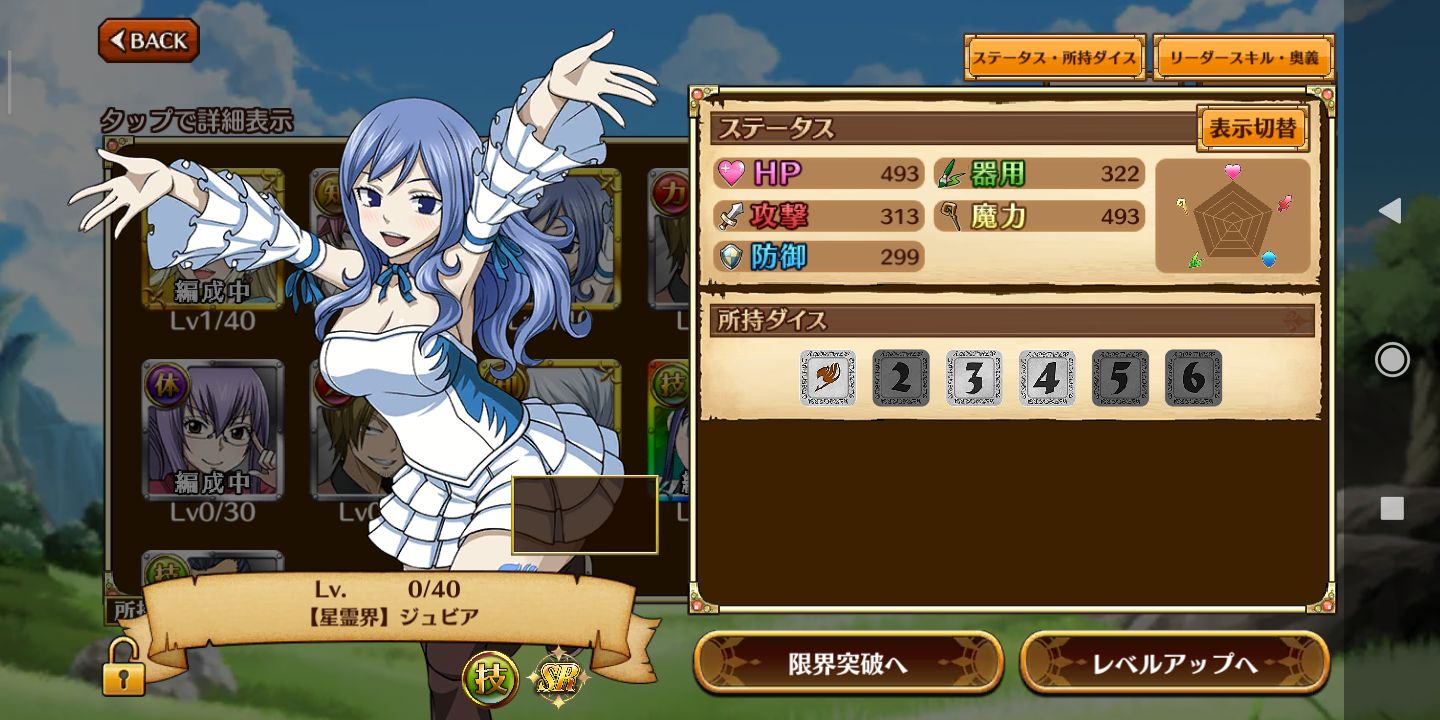Switch to ステータス・所持ダイス tab
1440x720 pixels.
click(x=1054, y=58)
